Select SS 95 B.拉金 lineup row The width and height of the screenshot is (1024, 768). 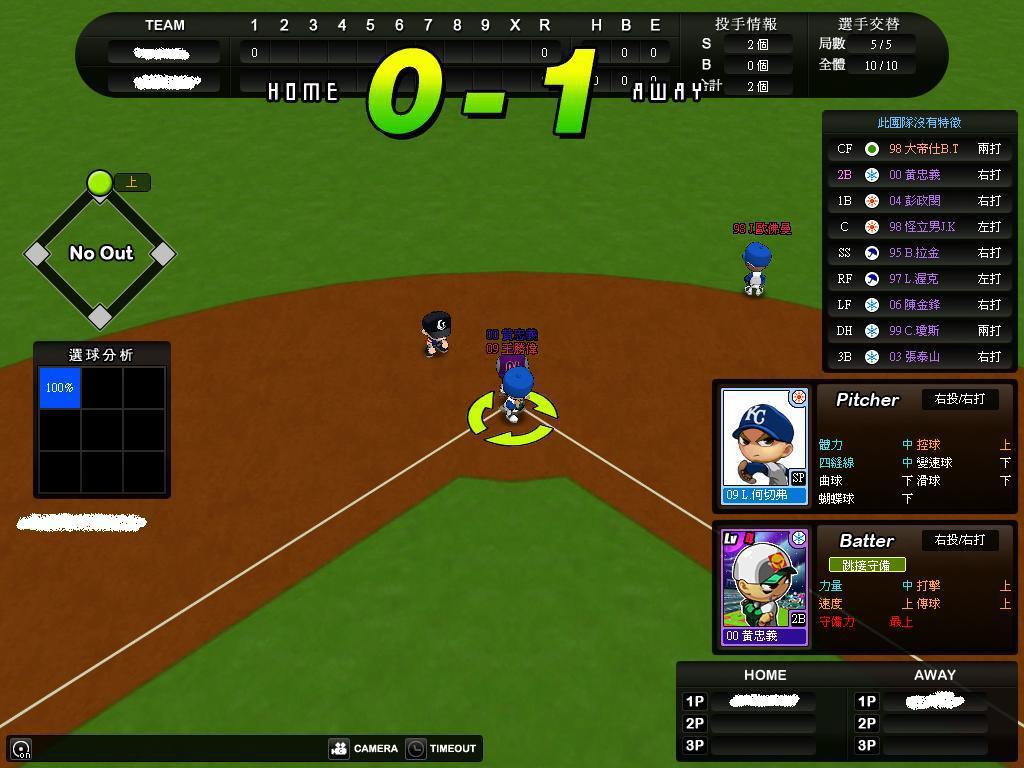coord(919,253)
